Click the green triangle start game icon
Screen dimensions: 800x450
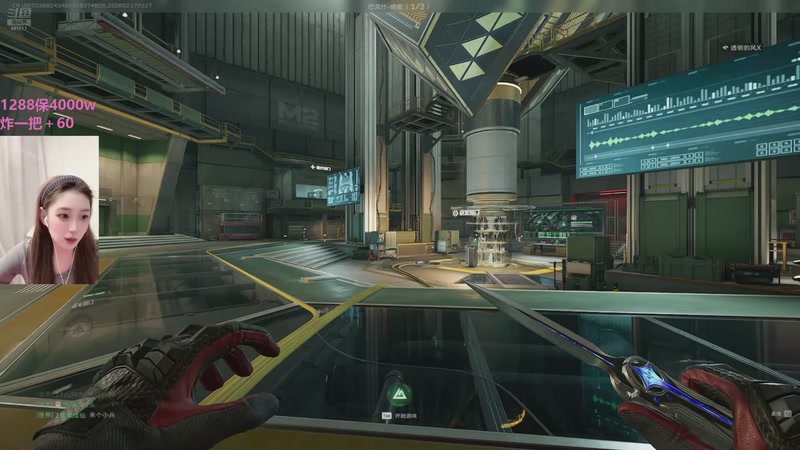[x=398, y=389]
